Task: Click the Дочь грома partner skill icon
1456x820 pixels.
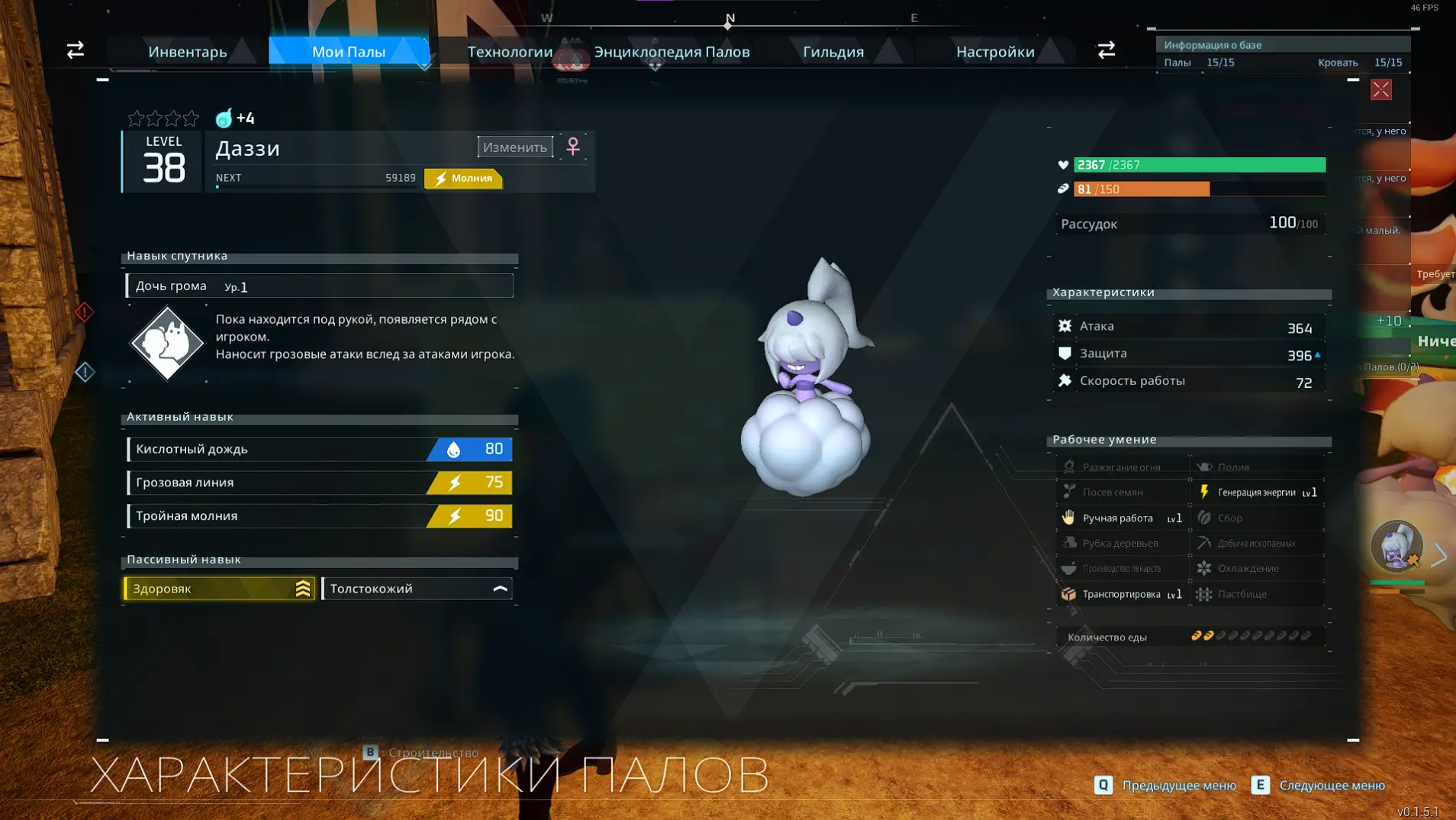Action: tap(167, 344)
